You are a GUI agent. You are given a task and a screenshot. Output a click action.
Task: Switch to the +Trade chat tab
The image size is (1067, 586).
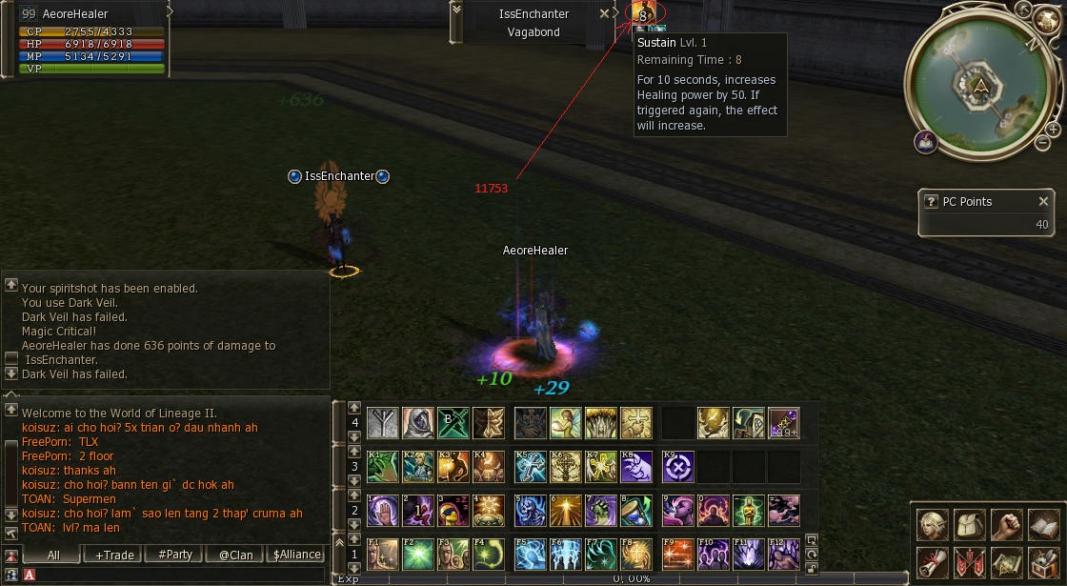(111, 555)
